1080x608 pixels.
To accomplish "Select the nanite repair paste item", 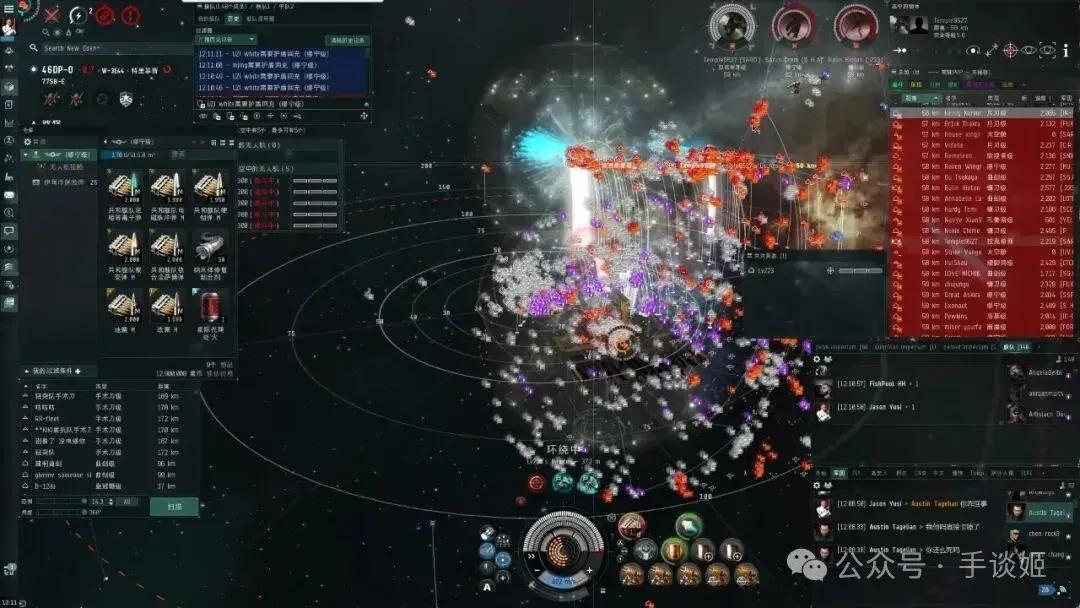I will point(209,249).
